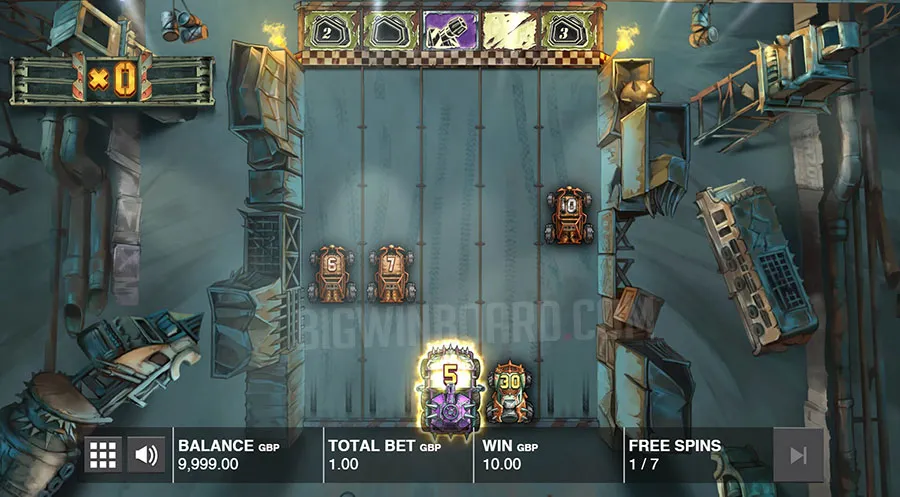Toggle the sound speaker icon

147,455
